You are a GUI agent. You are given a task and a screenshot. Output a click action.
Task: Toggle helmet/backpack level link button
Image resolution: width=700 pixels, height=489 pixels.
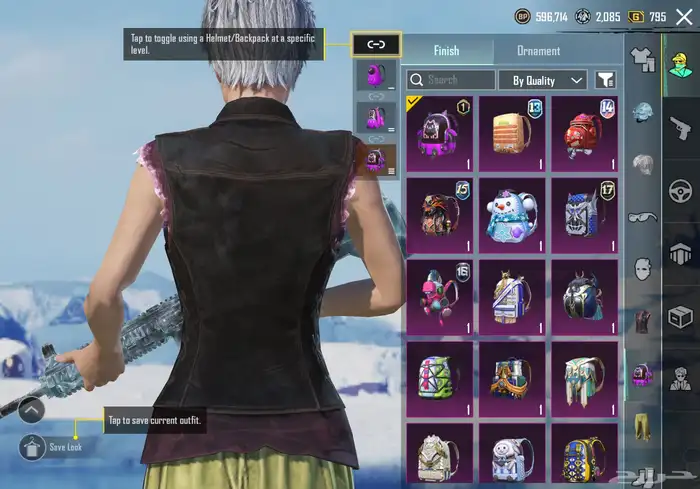[x=376, y=45]
